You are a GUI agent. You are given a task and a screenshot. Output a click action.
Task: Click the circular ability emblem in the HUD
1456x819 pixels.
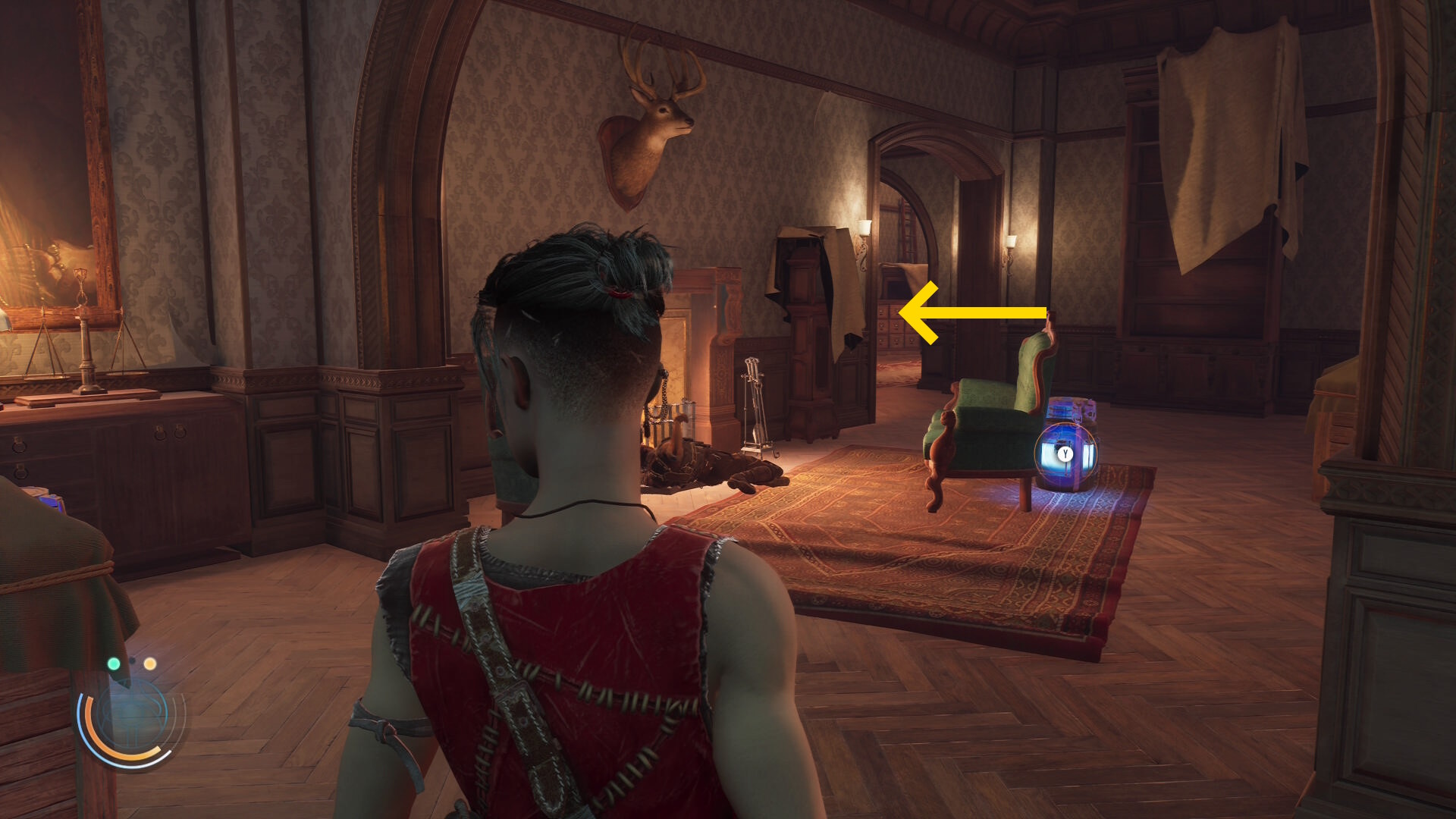[x=133, y=718]
